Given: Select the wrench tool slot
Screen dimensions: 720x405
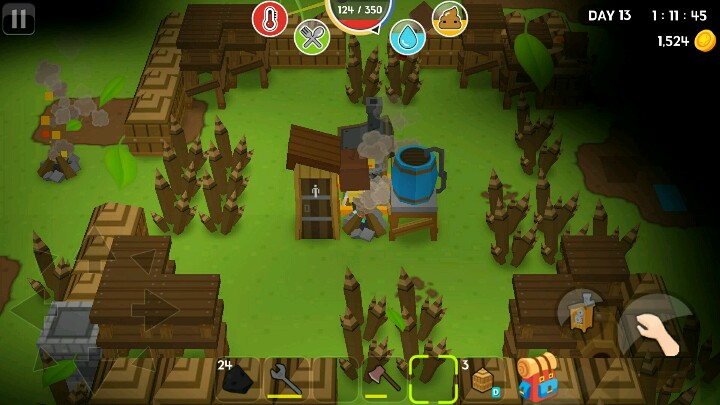Looking at the screenshot, I should pos(286,379).
